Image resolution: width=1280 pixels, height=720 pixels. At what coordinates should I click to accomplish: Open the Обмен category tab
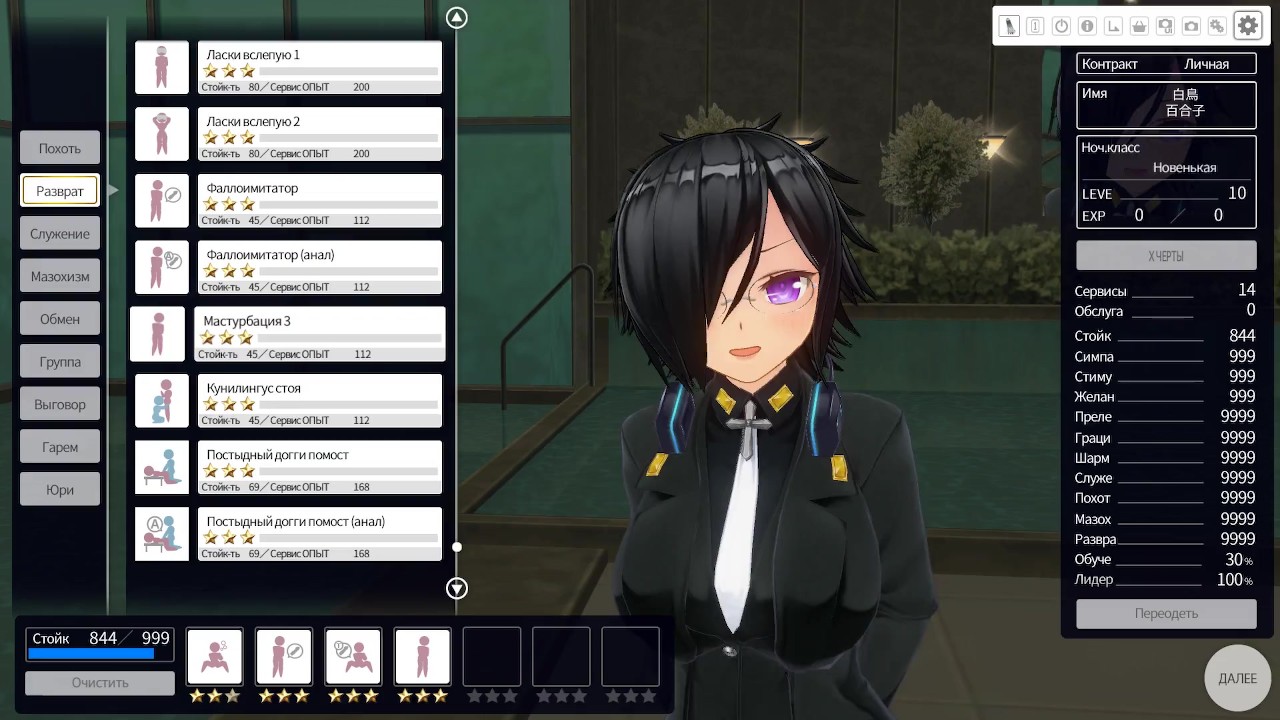pos(60,319)
